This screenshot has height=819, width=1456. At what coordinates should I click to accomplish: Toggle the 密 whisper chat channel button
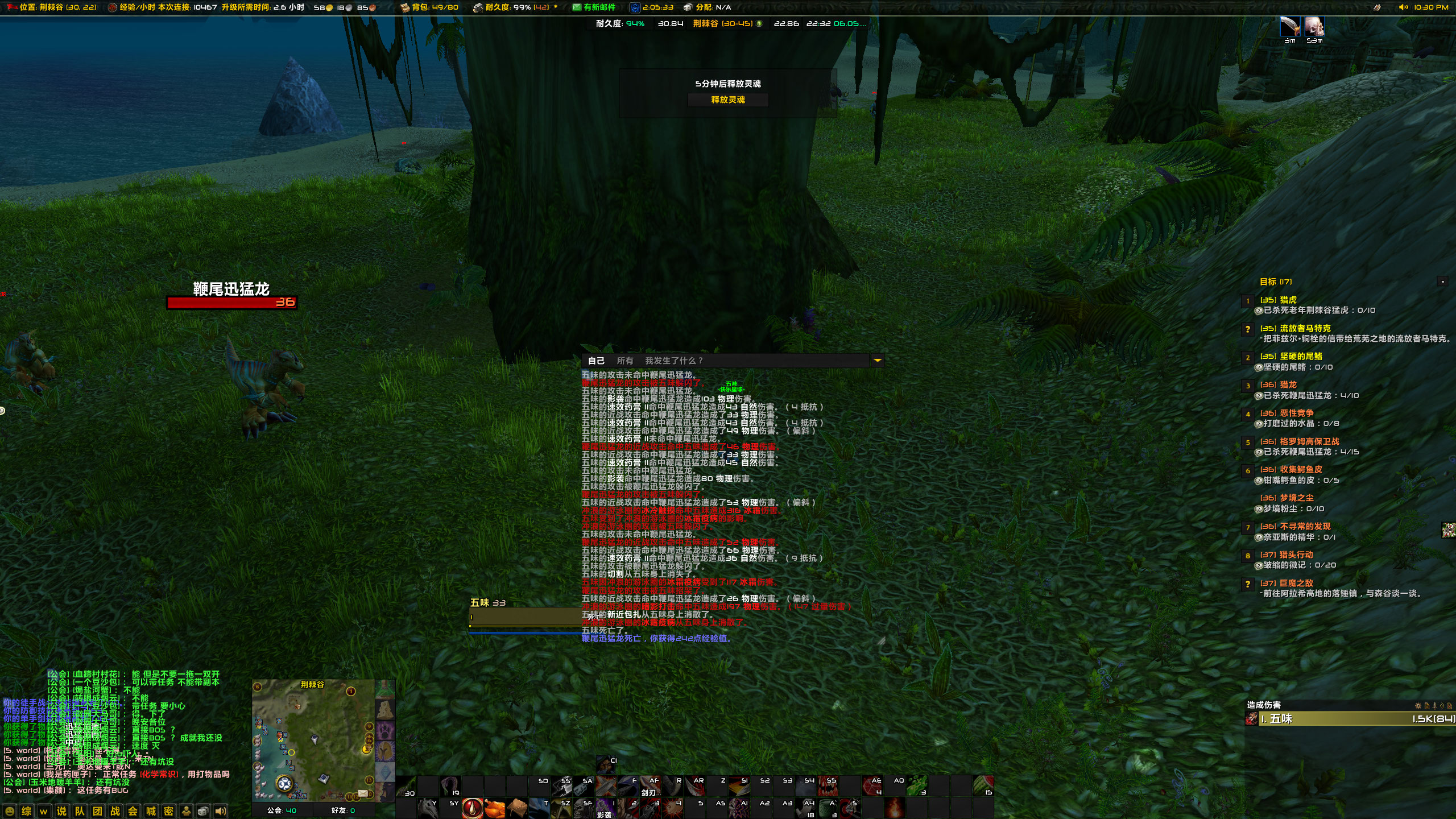tap(169, 812)
